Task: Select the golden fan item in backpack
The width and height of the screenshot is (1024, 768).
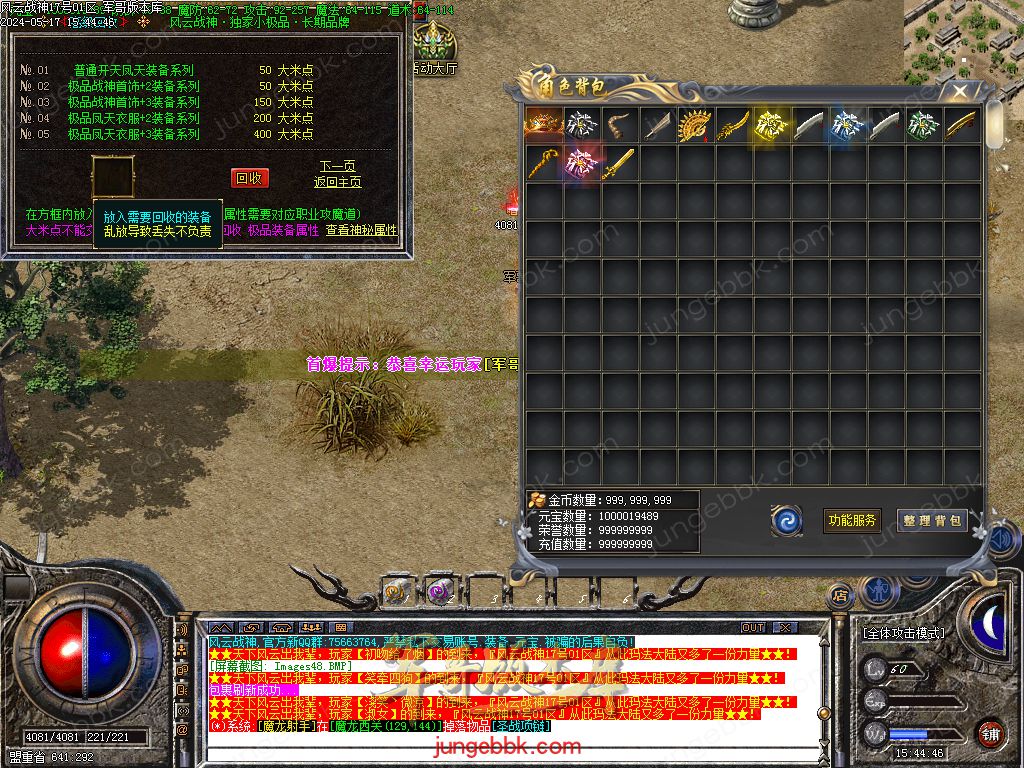Action: pyautogui.click(x=698, y=125)
